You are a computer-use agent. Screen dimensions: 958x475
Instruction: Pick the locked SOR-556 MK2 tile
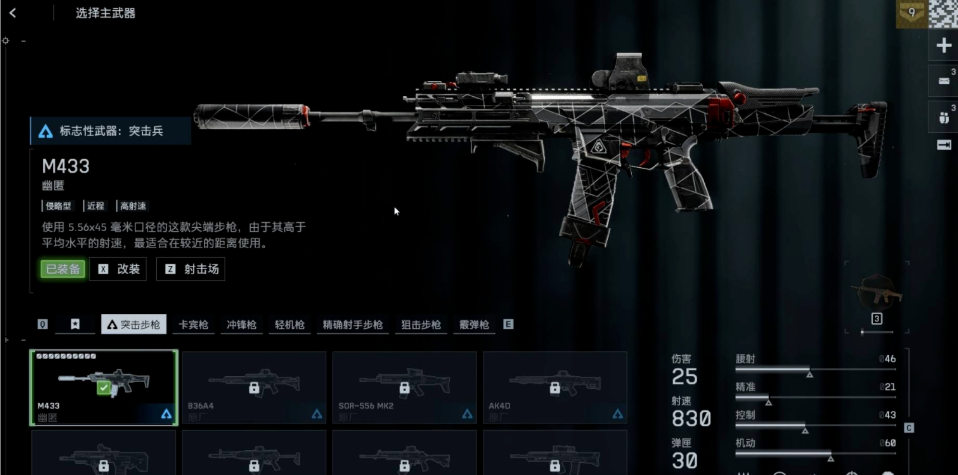[404, 388]
